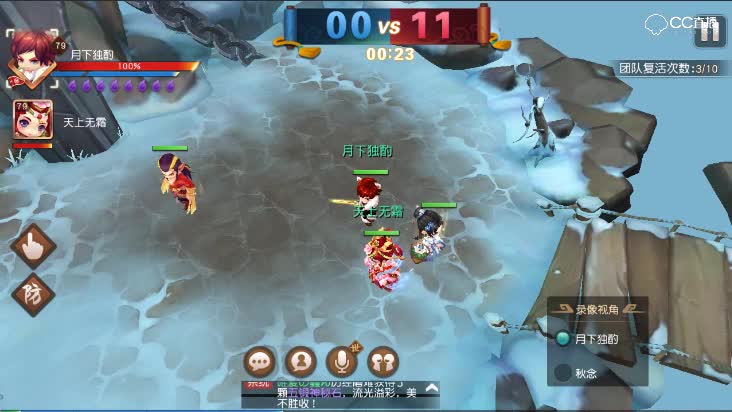
Task: Activate the 防 defense button
Action: point(32,294)
